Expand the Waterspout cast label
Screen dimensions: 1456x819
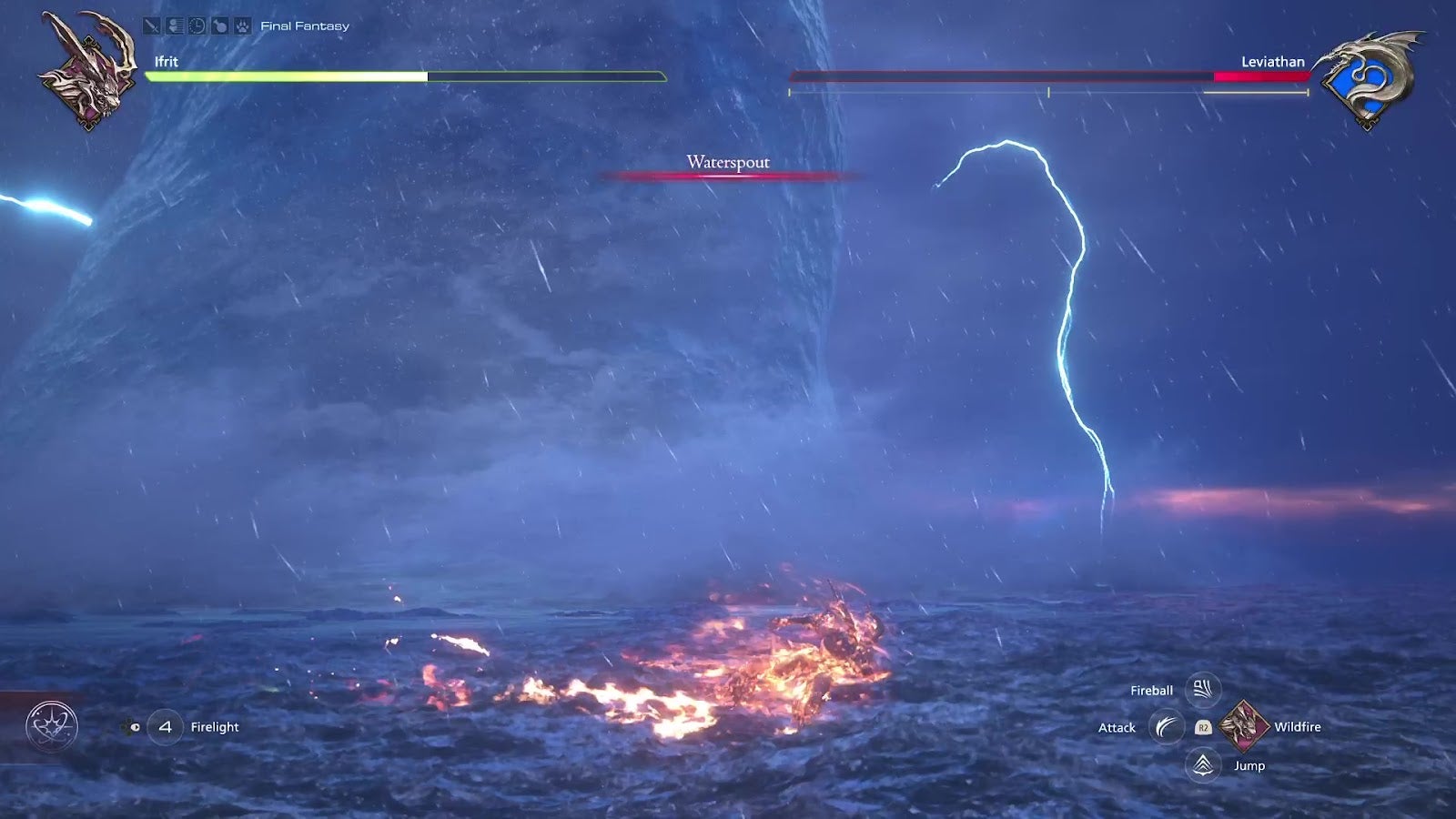tap(728, 162)
